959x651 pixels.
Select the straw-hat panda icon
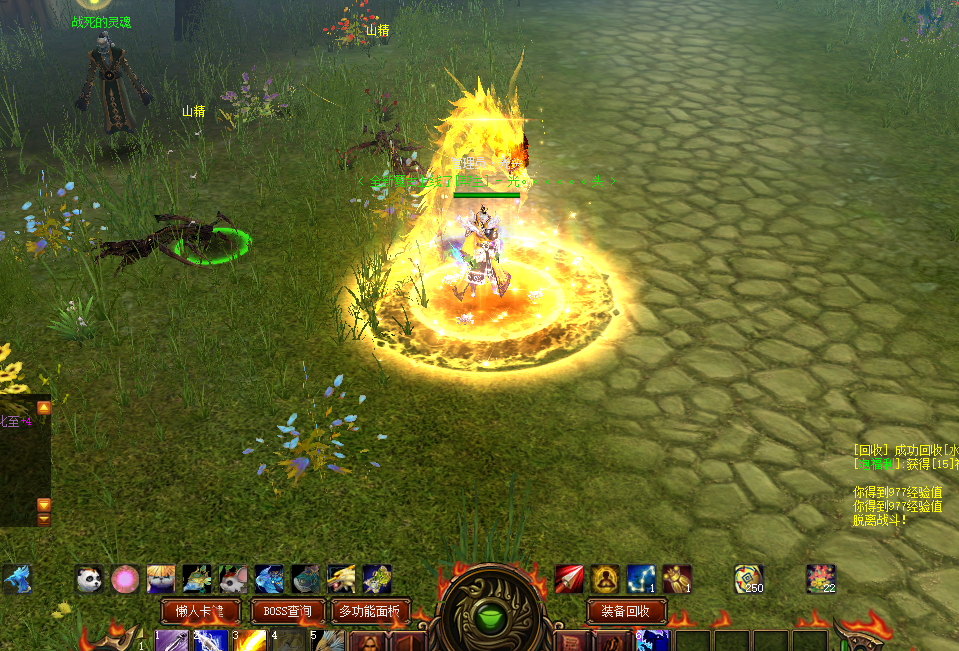click(x=161, y=579)
